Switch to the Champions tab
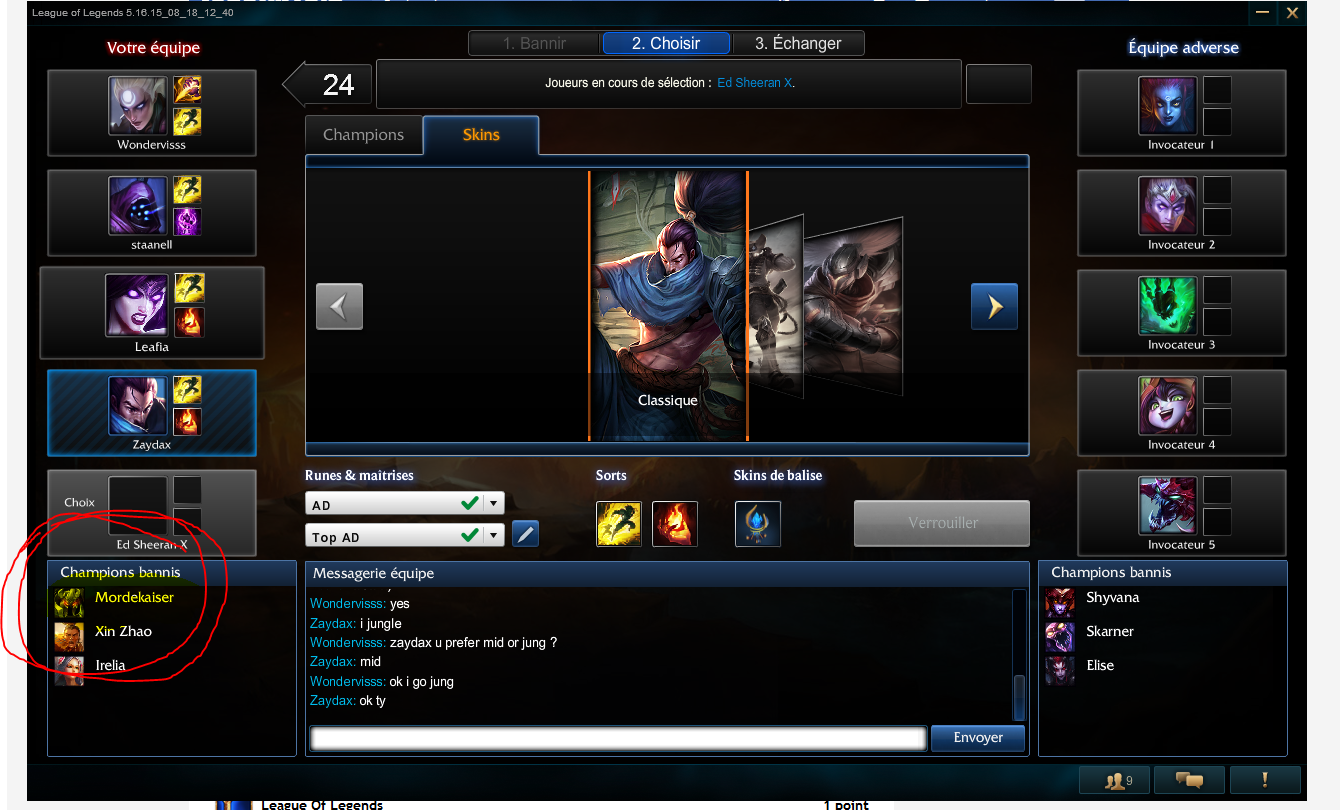This screenshot has height=810, width=1340. [363, 135]
